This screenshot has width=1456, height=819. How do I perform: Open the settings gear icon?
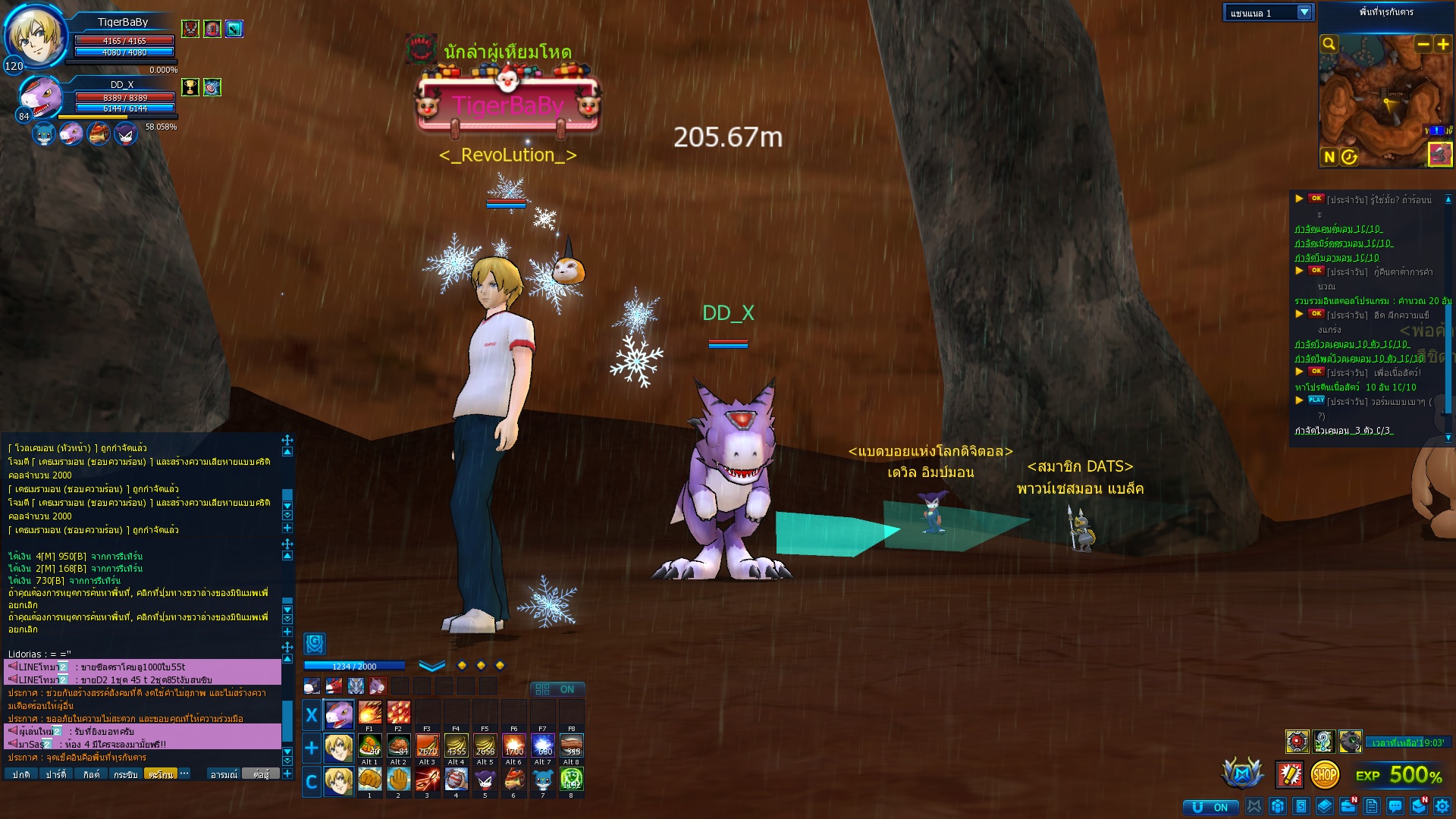[x=1442, y=806]
